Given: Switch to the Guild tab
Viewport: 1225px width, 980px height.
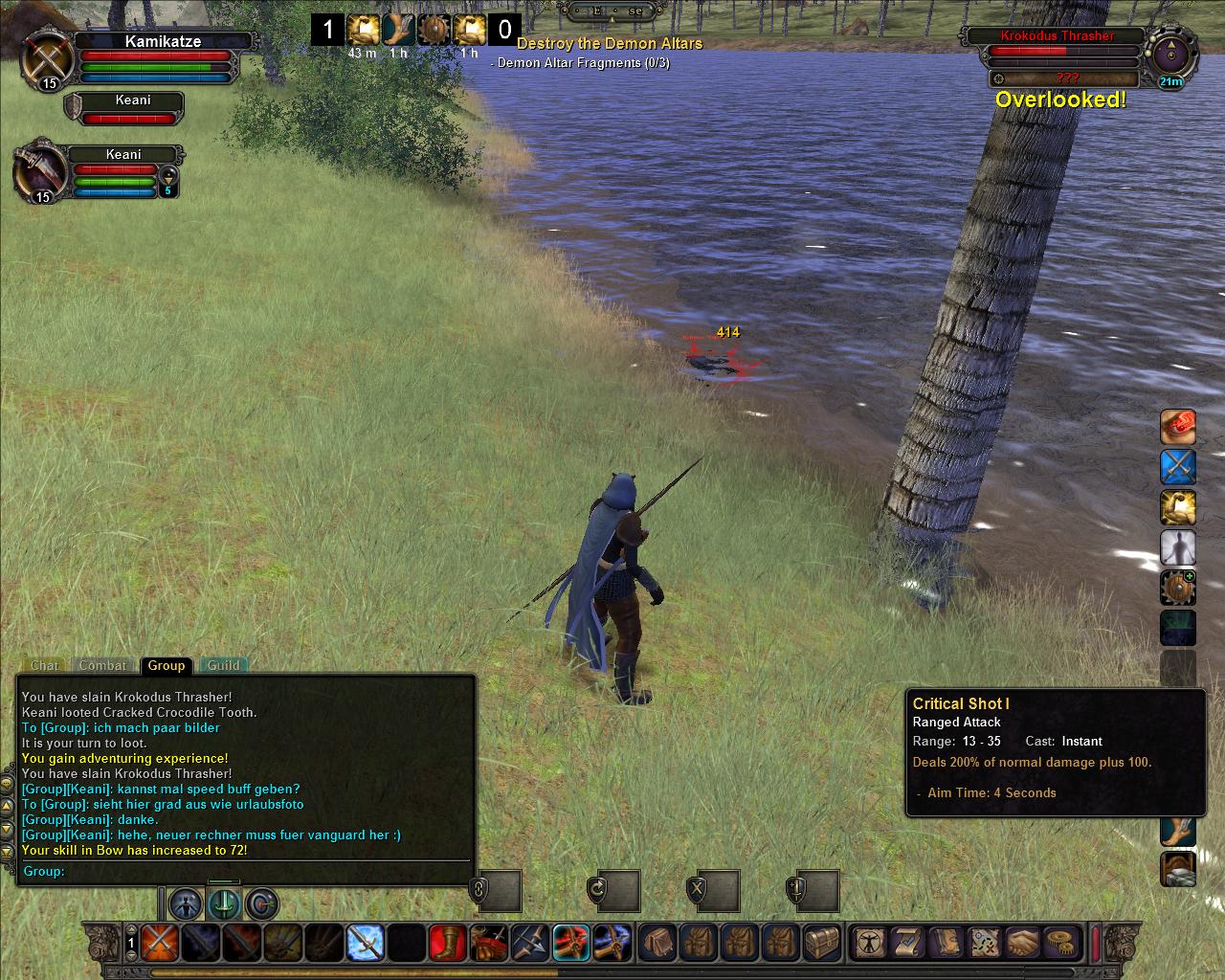Looking at the screenshot, I should 224,665.
